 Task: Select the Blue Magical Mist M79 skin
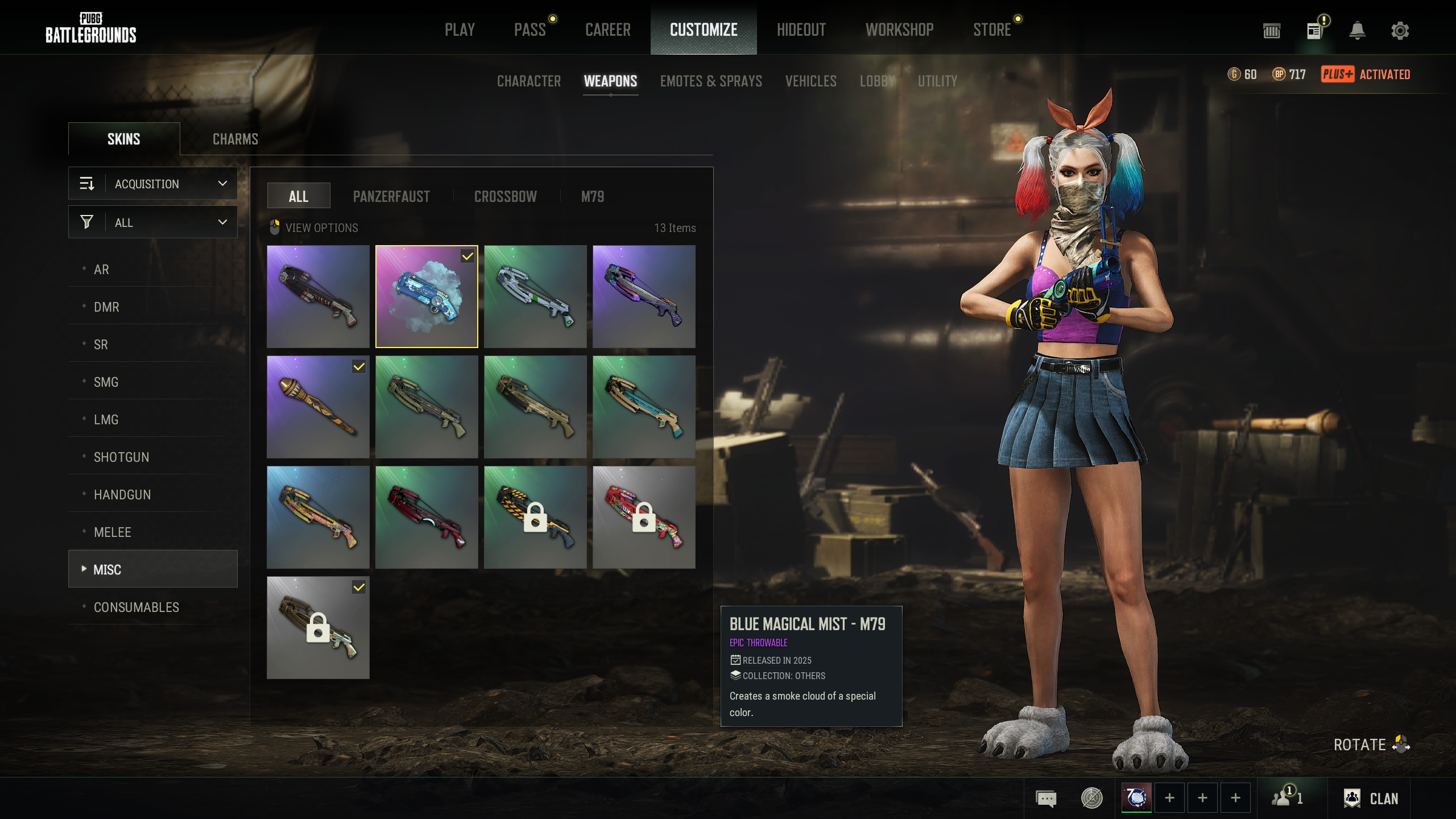[427, 296]
